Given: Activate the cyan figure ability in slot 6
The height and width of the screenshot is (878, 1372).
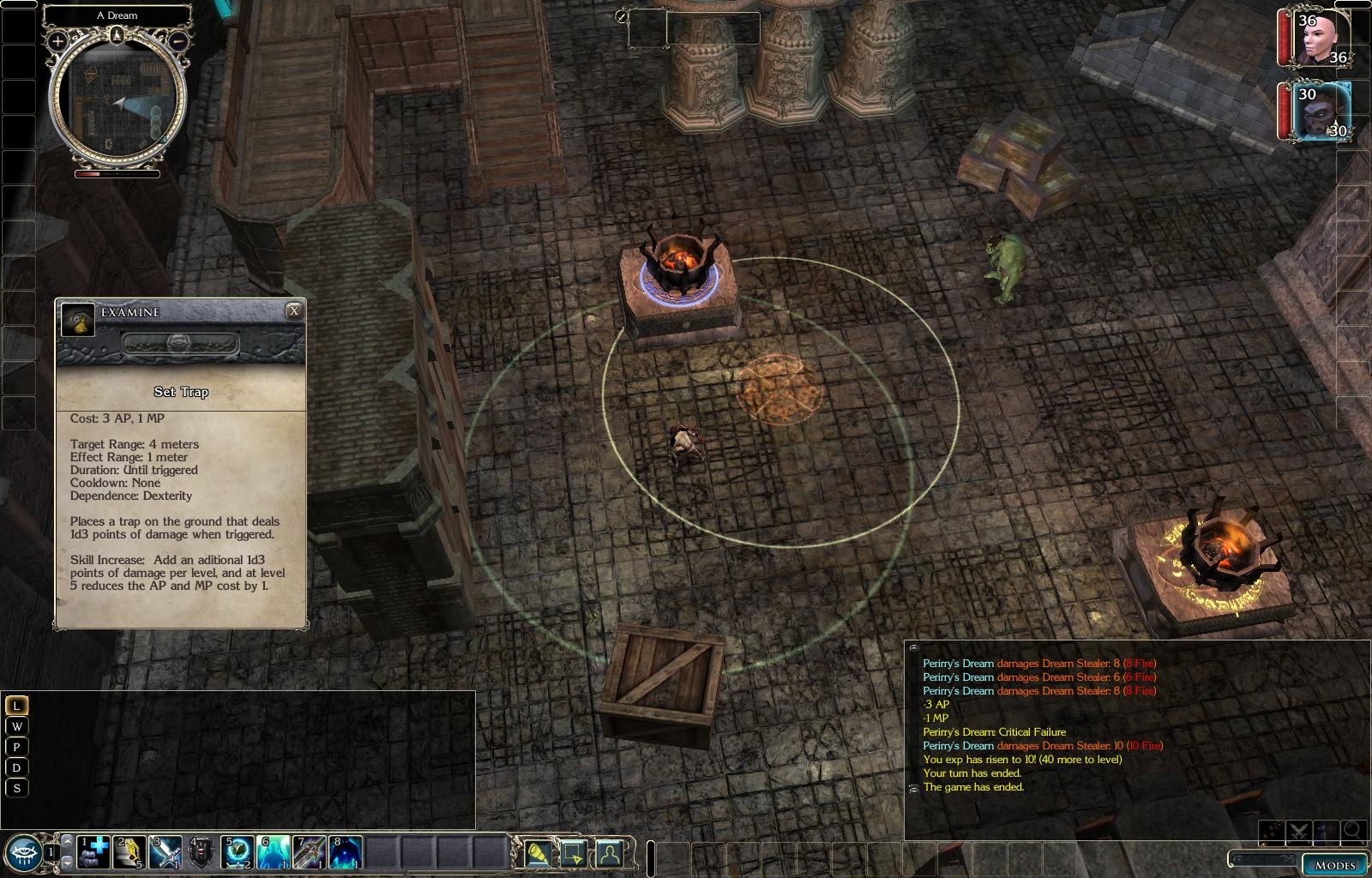Looking at the screenshot, I should (x=273, y=852).
